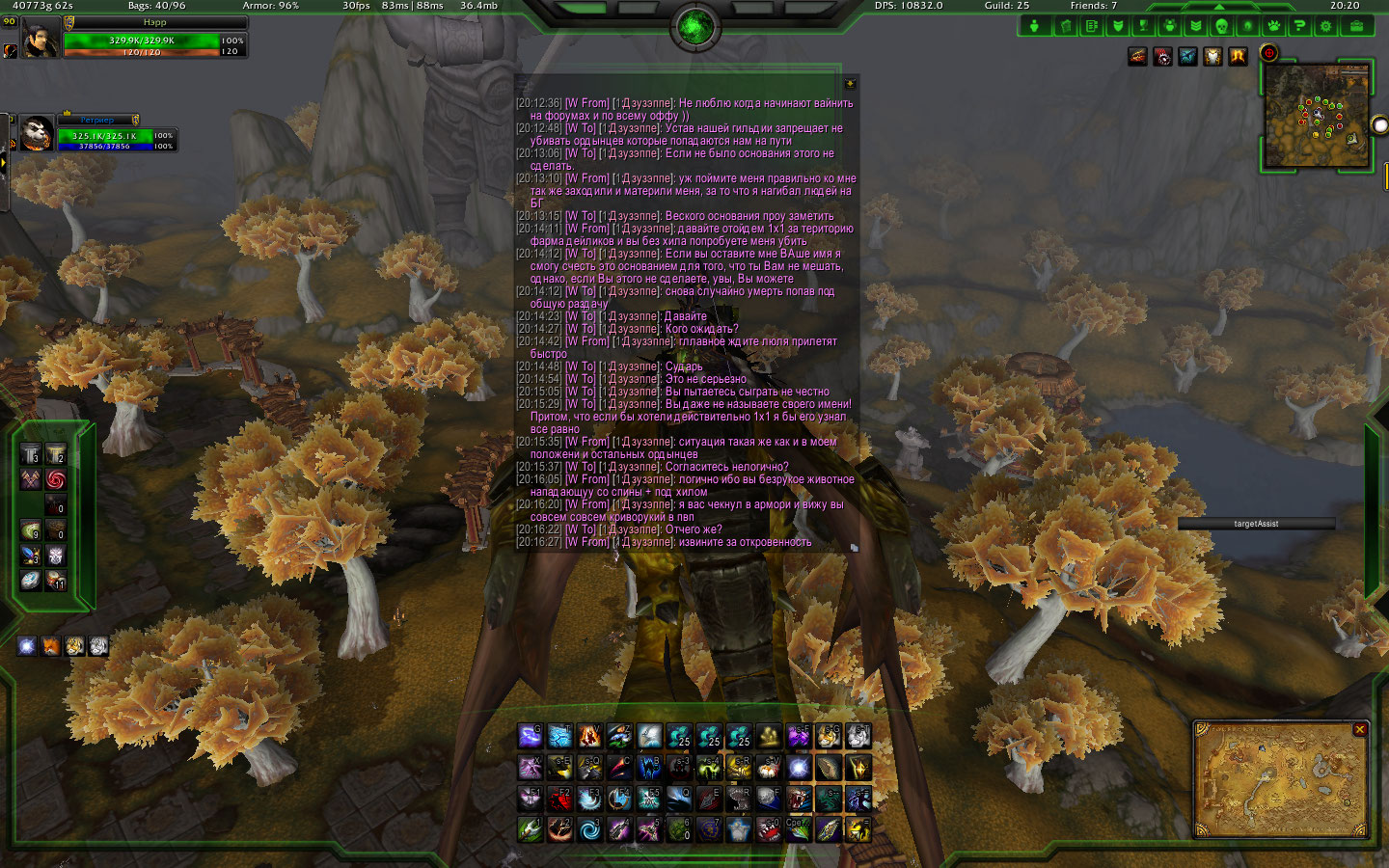Open the character info micro menu button
The width and height of the screenshot is (1389, 868).
click(1034, 26)
